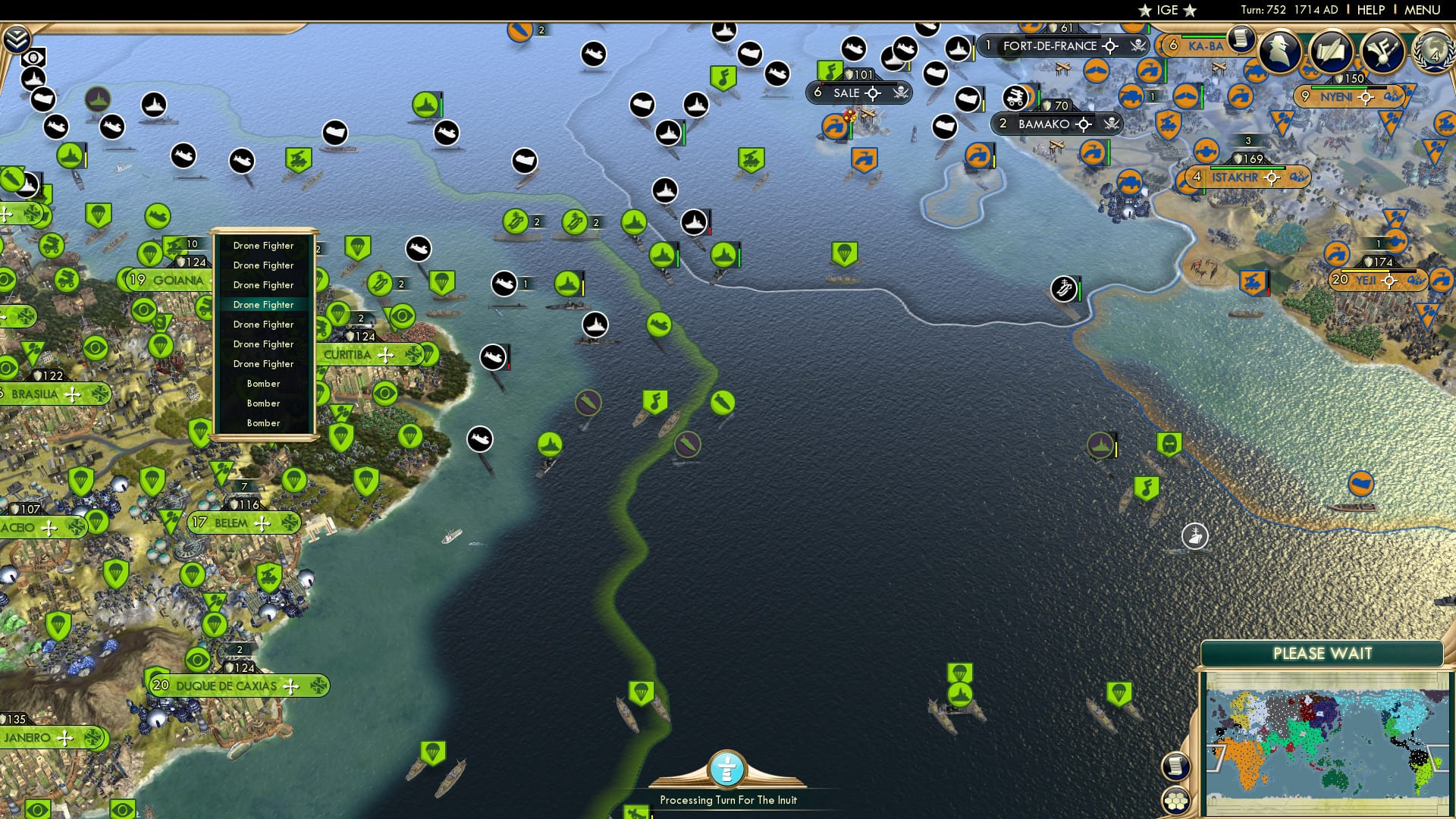Click the scroll icon left of the minimap
Screen dimensions: 1456x819
click(1175, 766)
